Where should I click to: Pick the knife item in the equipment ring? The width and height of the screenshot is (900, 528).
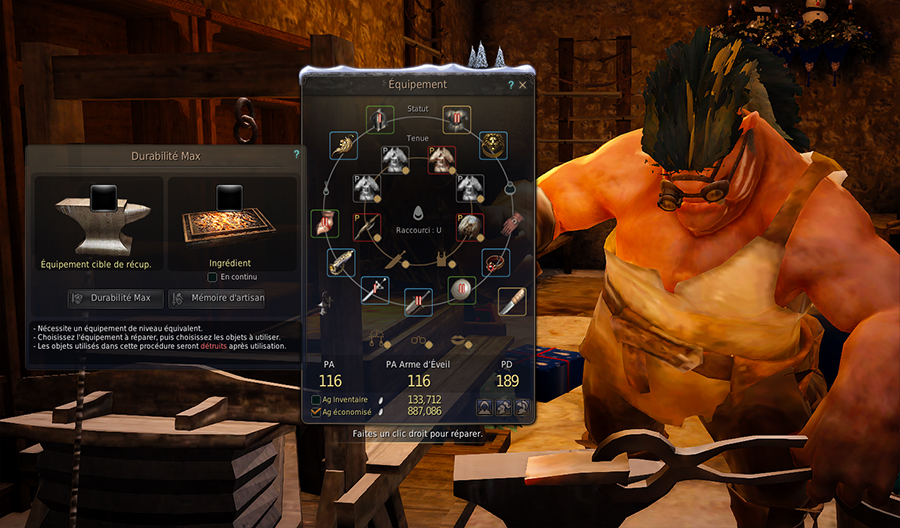point(513,299)
